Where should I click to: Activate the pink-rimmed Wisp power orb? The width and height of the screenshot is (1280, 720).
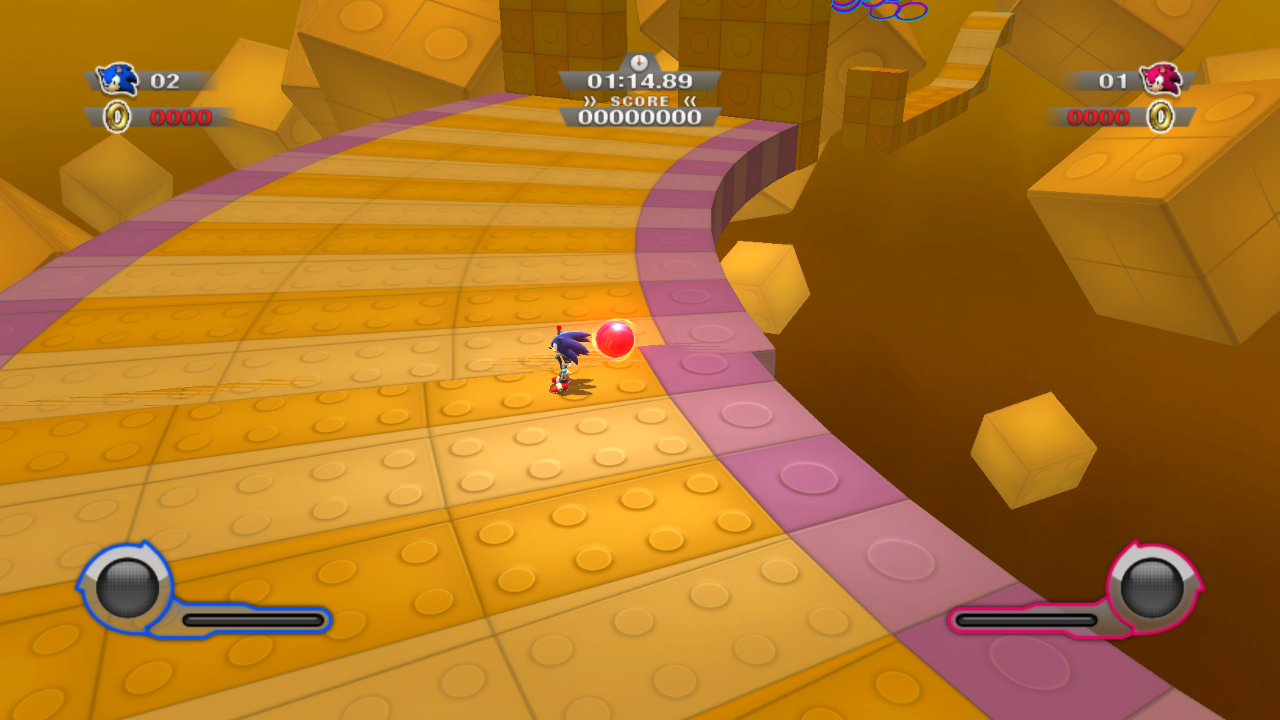tap(1152, 587)
